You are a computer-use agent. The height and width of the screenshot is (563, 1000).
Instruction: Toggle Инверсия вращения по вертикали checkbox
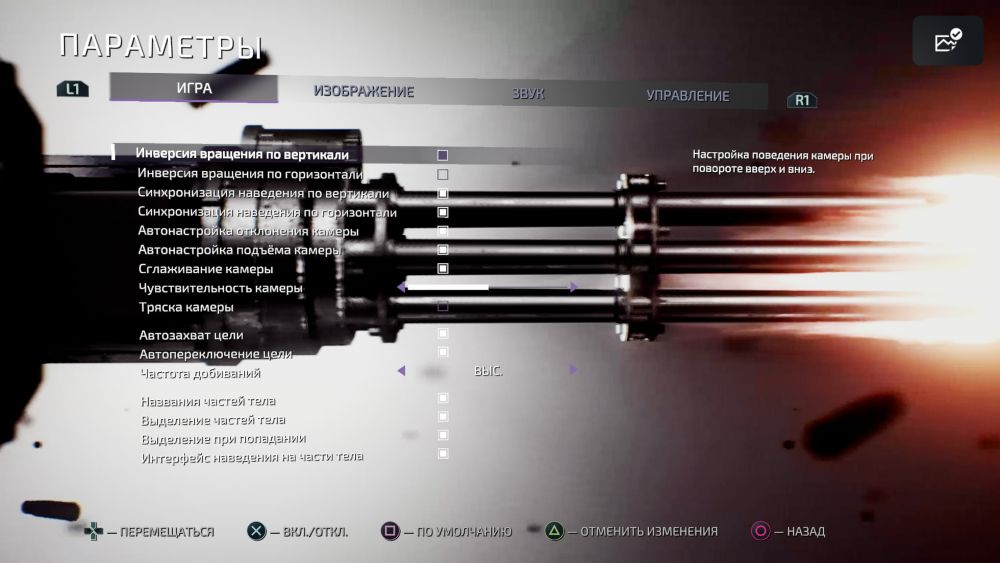coord(442,155)
